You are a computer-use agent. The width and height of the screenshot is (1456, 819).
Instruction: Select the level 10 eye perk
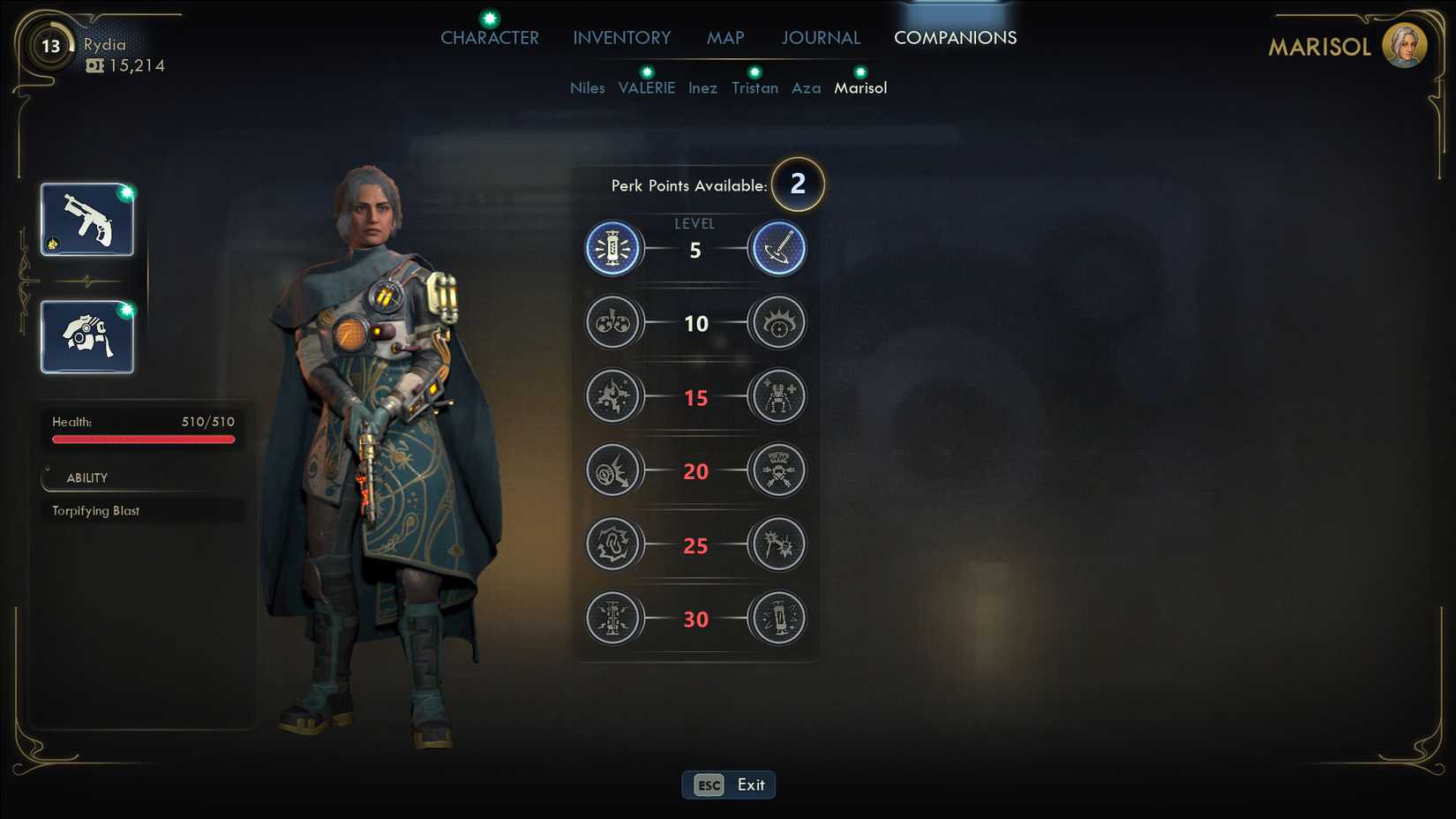(777, 323)
